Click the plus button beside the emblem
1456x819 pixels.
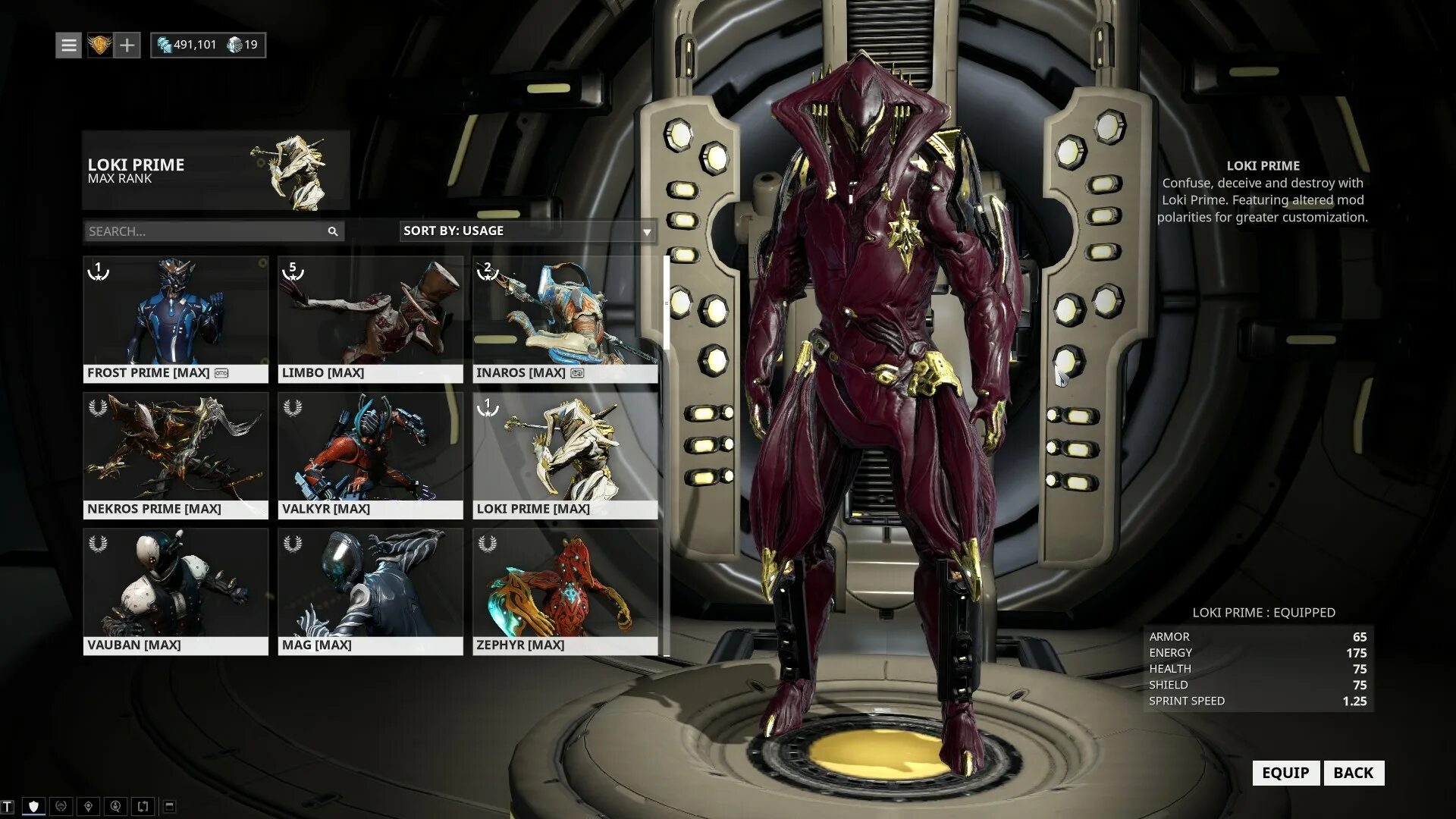[127, 45]
